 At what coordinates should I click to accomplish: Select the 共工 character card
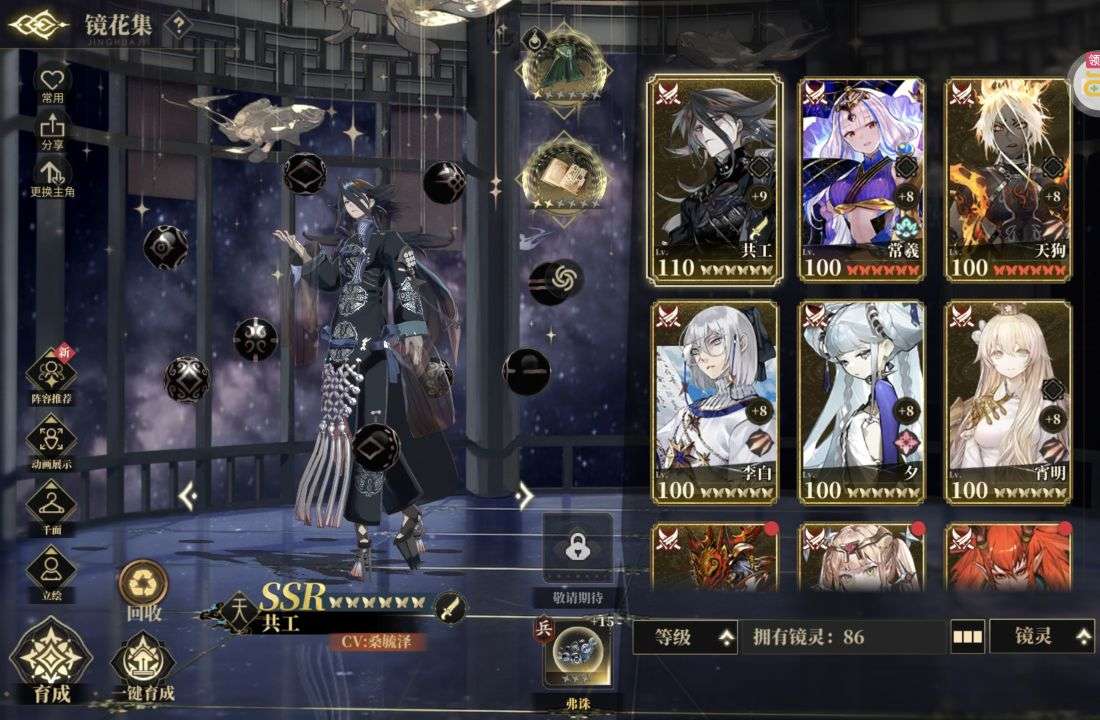[715, 178]
